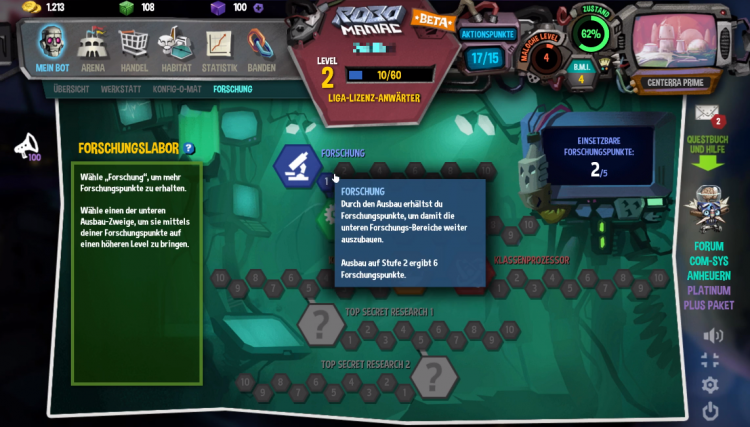This screenshot has height=427, width=750.
Task: Toggle the sound speaker icon
Action: [711, 335]
